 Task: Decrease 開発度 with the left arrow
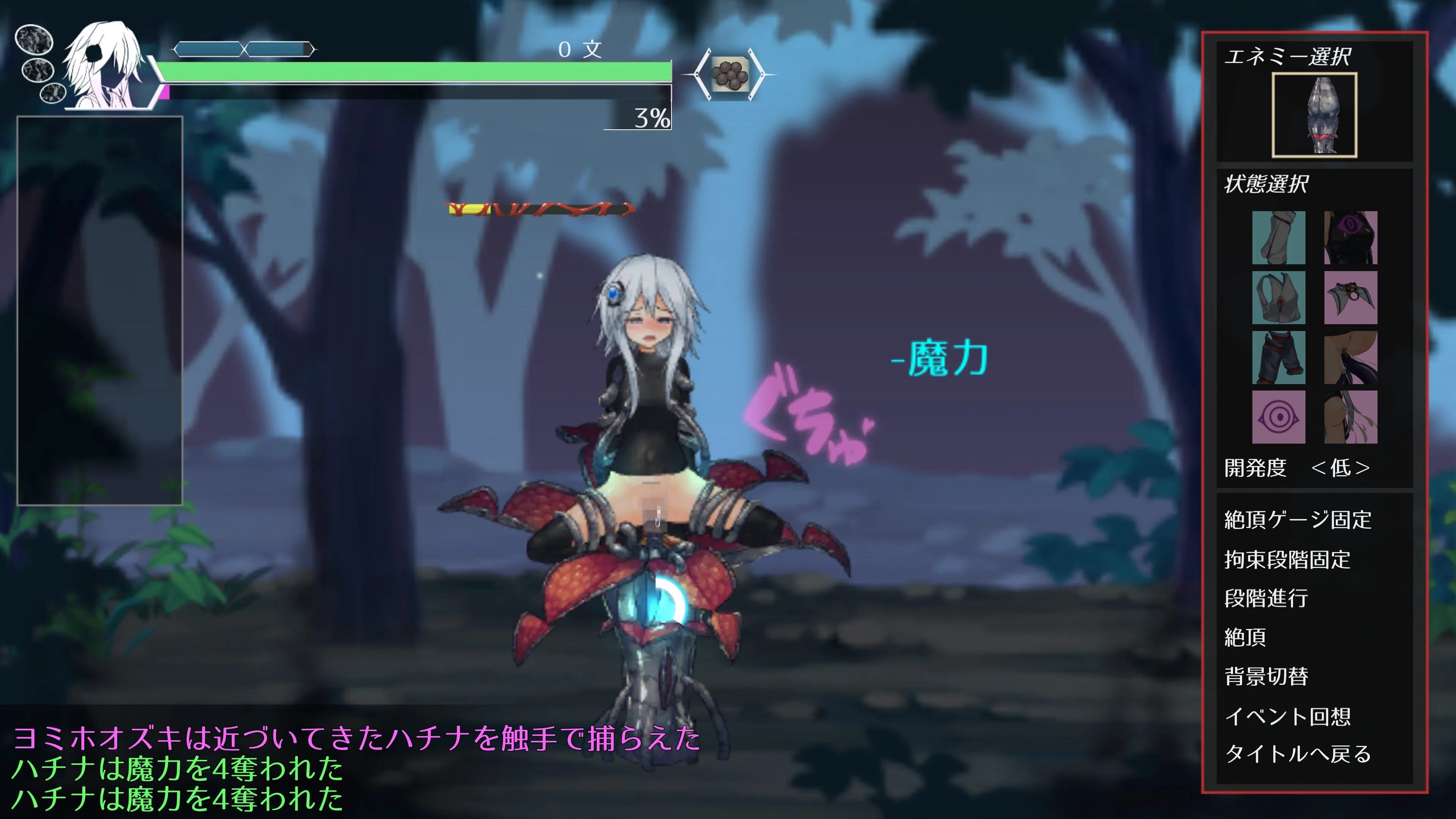1318,468
